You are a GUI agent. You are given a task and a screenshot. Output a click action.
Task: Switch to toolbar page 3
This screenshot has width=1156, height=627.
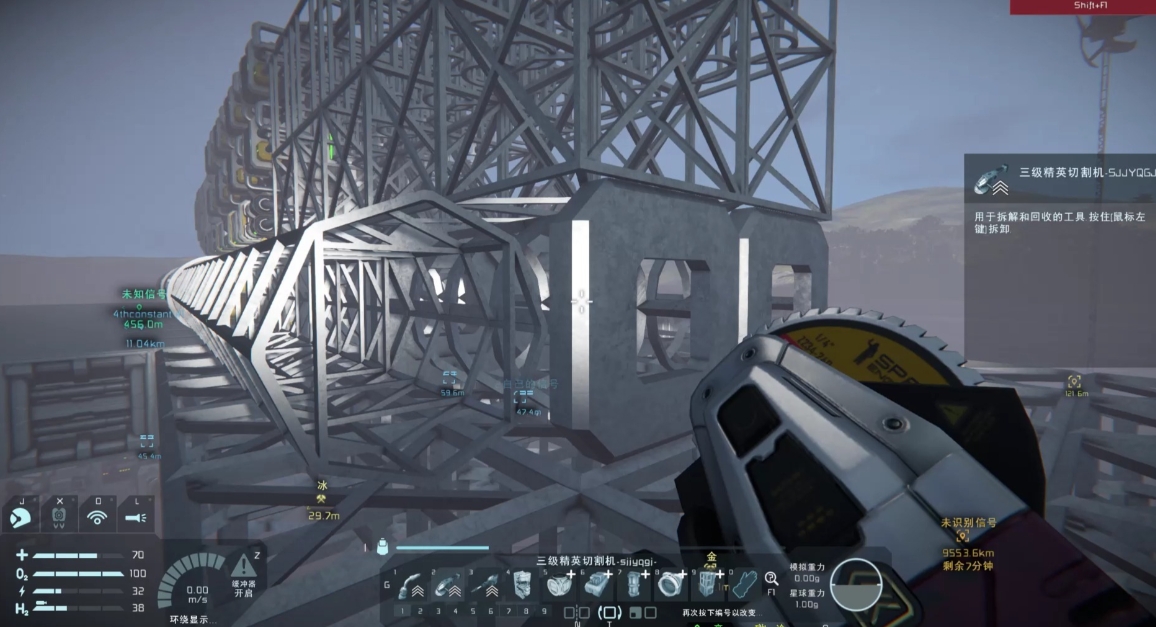click(438, 611)
